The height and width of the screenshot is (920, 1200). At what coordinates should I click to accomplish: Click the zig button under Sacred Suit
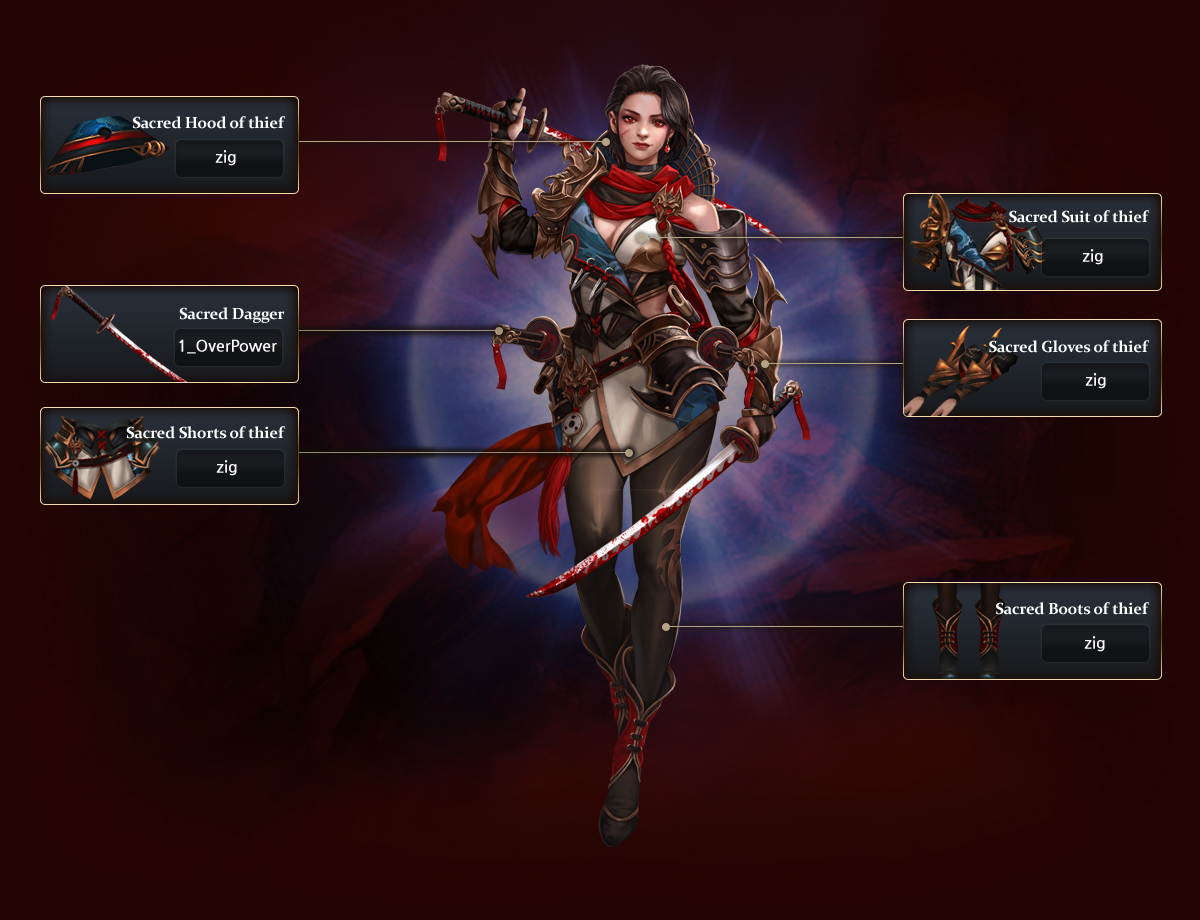point(1094,257)
